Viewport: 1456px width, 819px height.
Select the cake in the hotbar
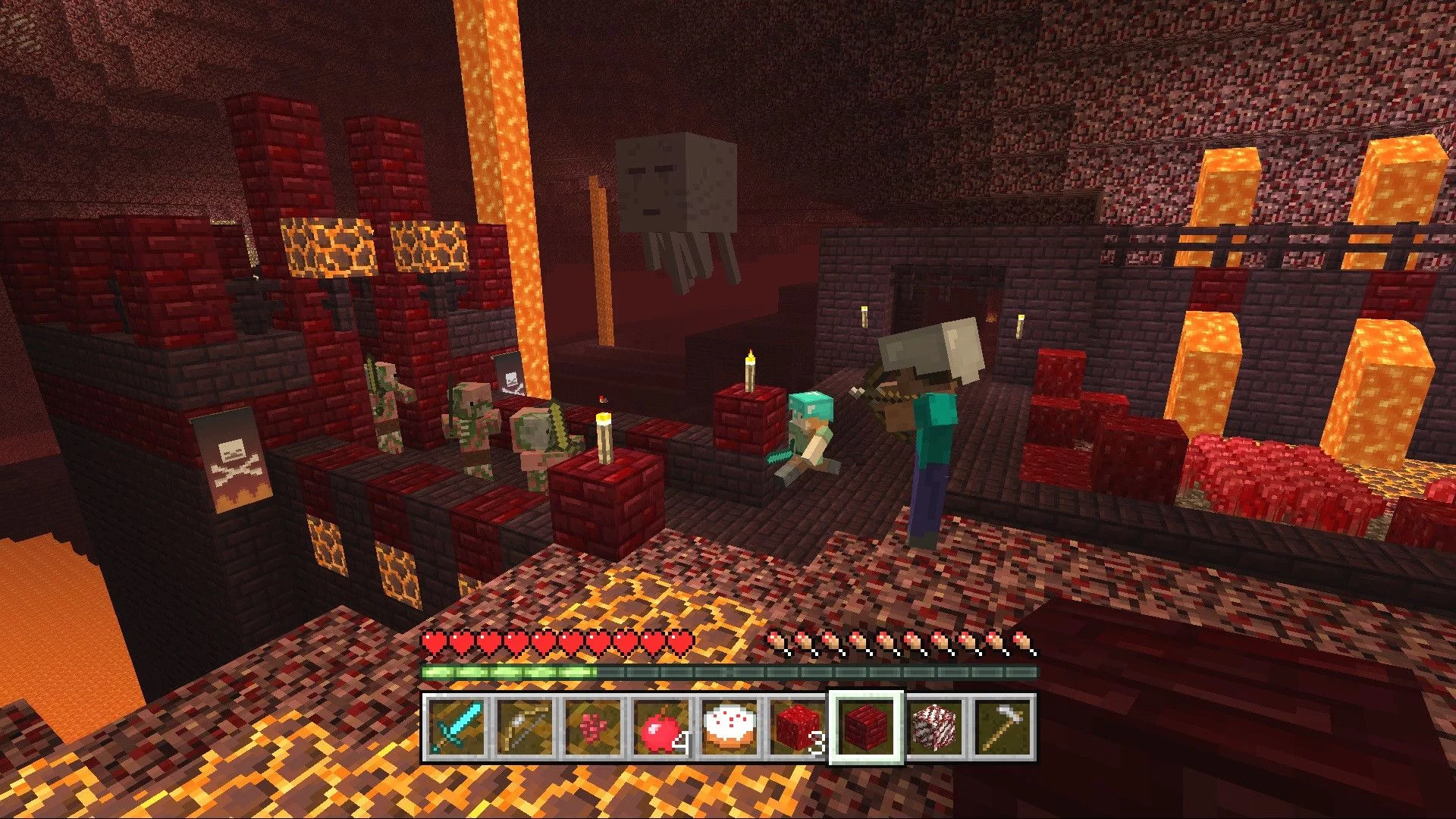(730, 726)
